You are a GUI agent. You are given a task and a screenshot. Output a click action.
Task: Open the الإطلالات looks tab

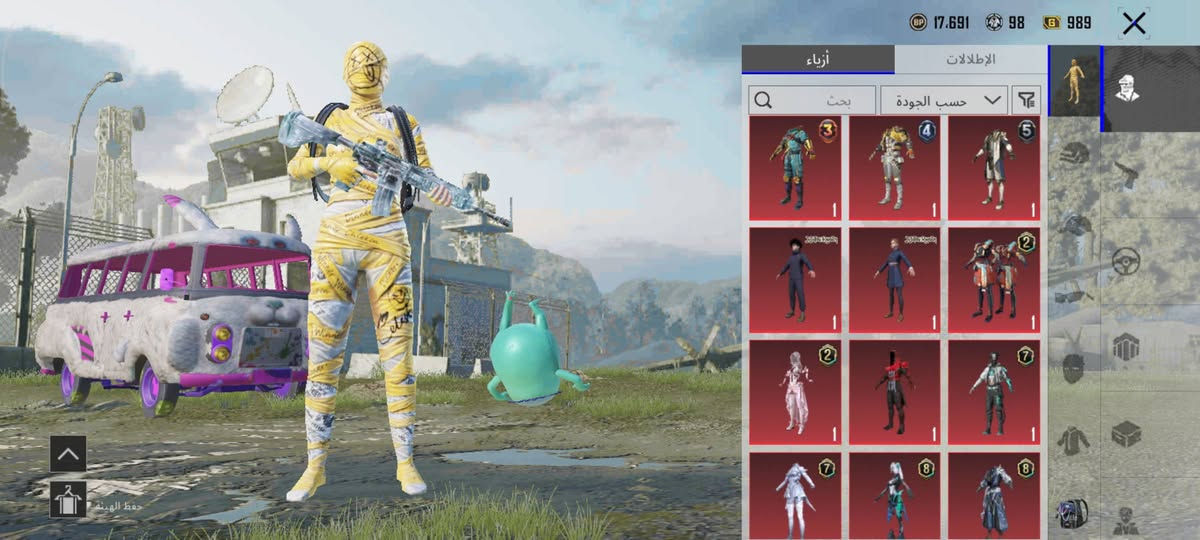(x=970, y=59)
